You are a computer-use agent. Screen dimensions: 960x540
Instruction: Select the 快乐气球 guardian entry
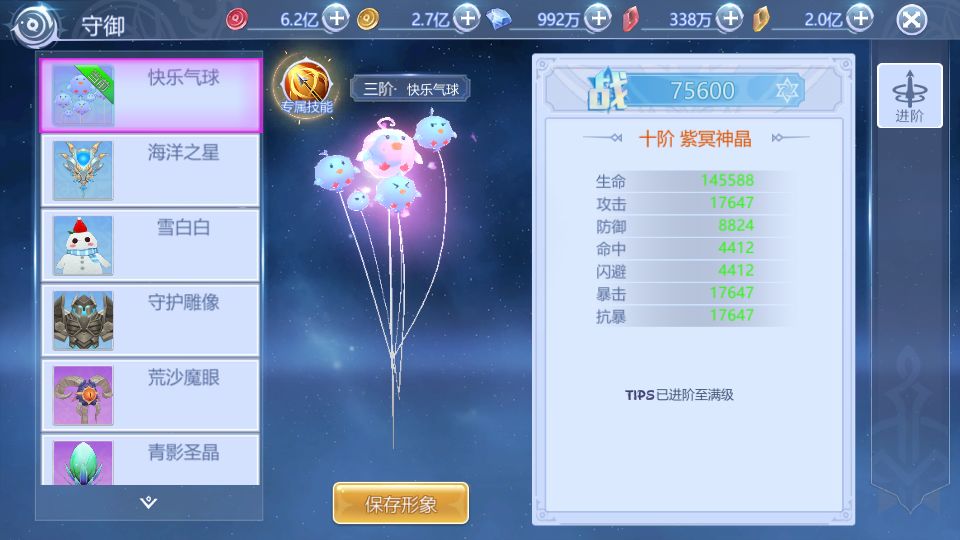click(x=150, y=95)
